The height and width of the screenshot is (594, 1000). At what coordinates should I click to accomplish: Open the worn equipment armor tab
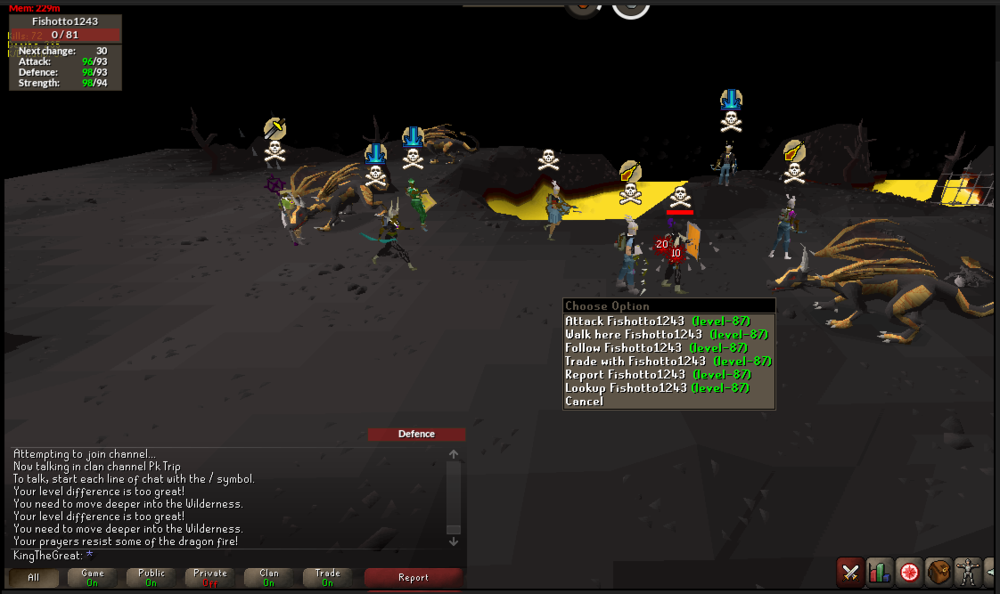[967, 572]
